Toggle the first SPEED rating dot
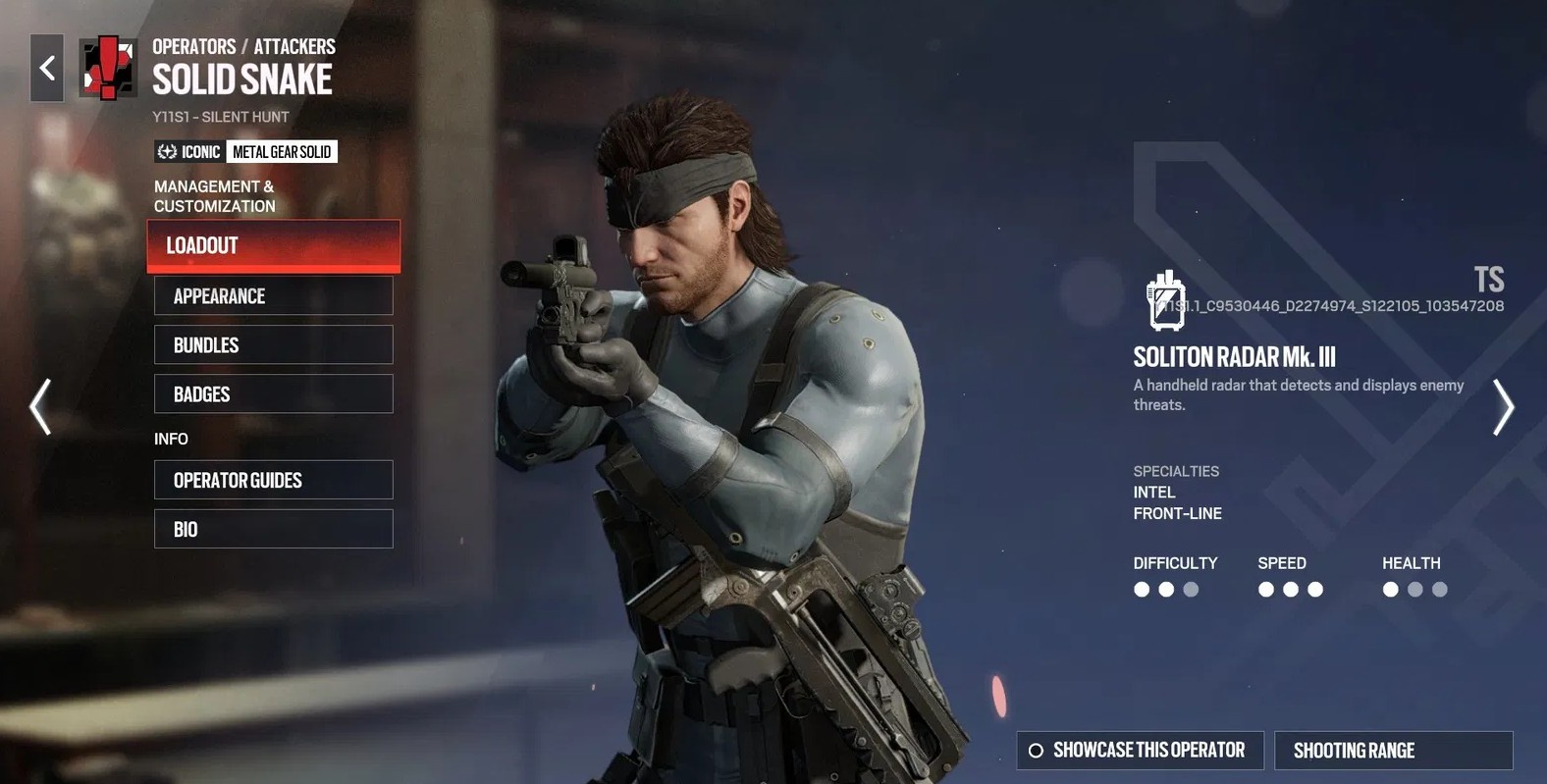1547x784 pixels. pyautogui.click(x=1265, y=589)
